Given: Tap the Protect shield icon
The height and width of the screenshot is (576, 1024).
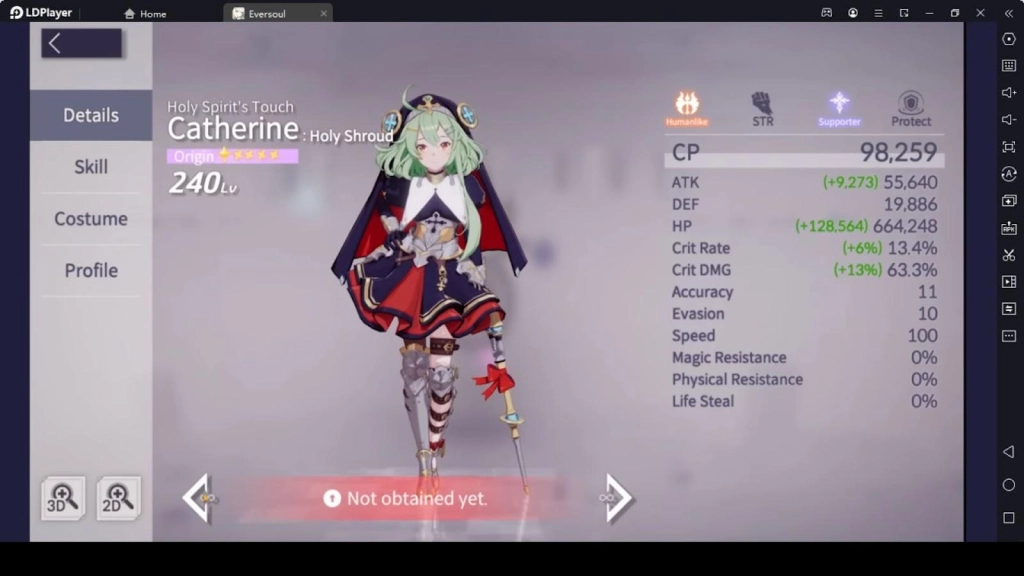Looking at the screenshot, I should 911,104.
